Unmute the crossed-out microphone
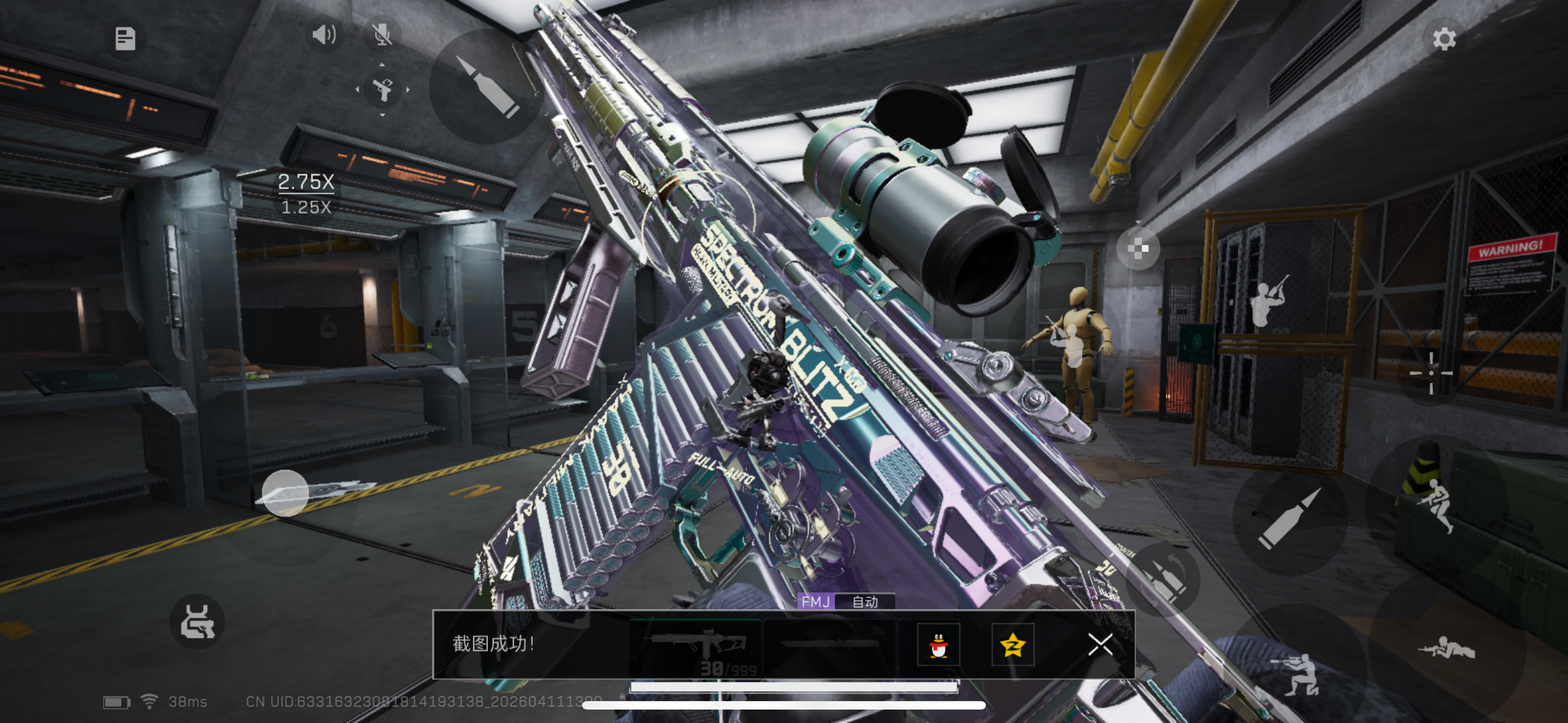 click(382, 35)
